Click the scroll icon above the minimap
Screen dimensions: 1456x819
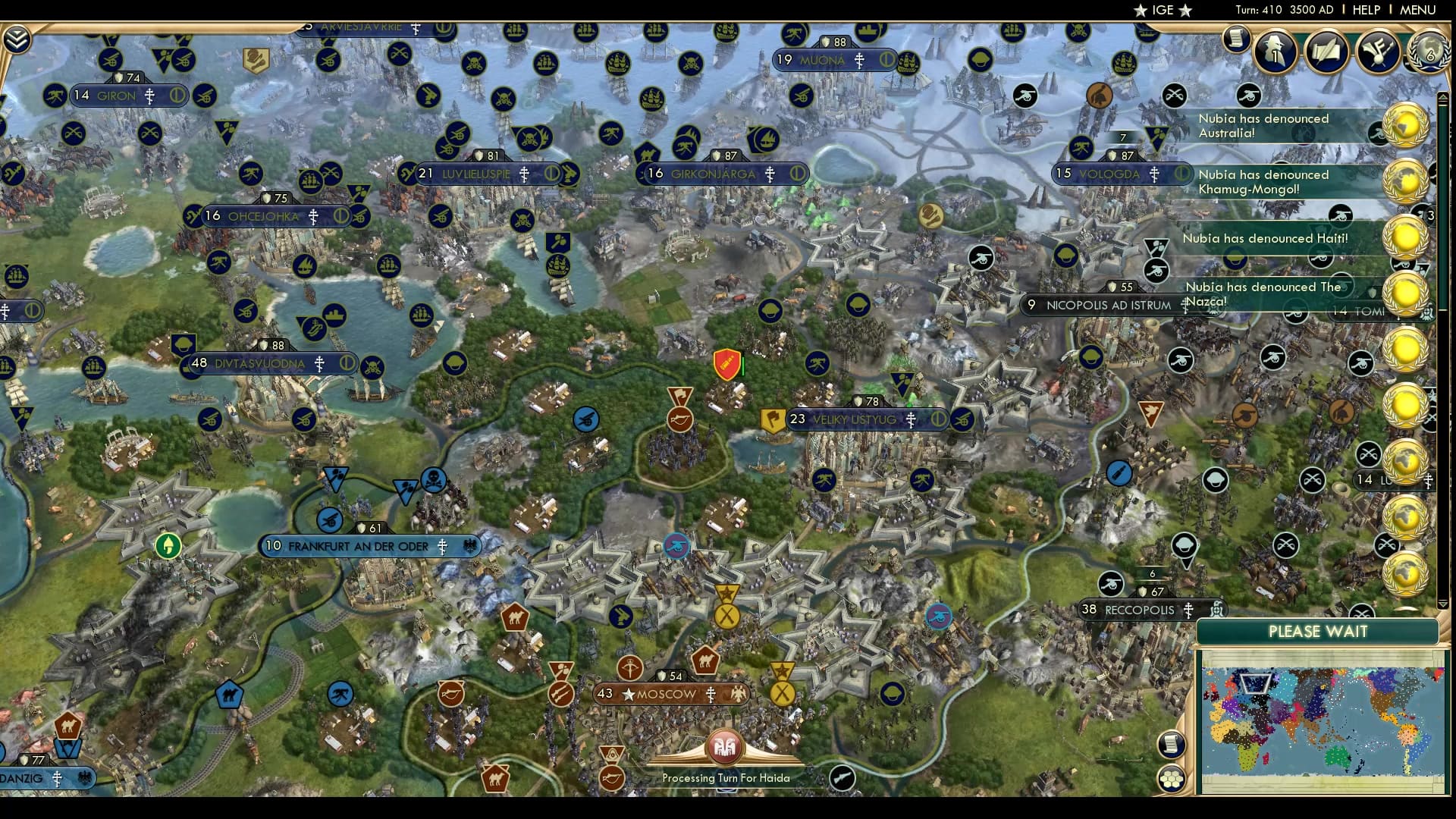(x=1171, y=743)
